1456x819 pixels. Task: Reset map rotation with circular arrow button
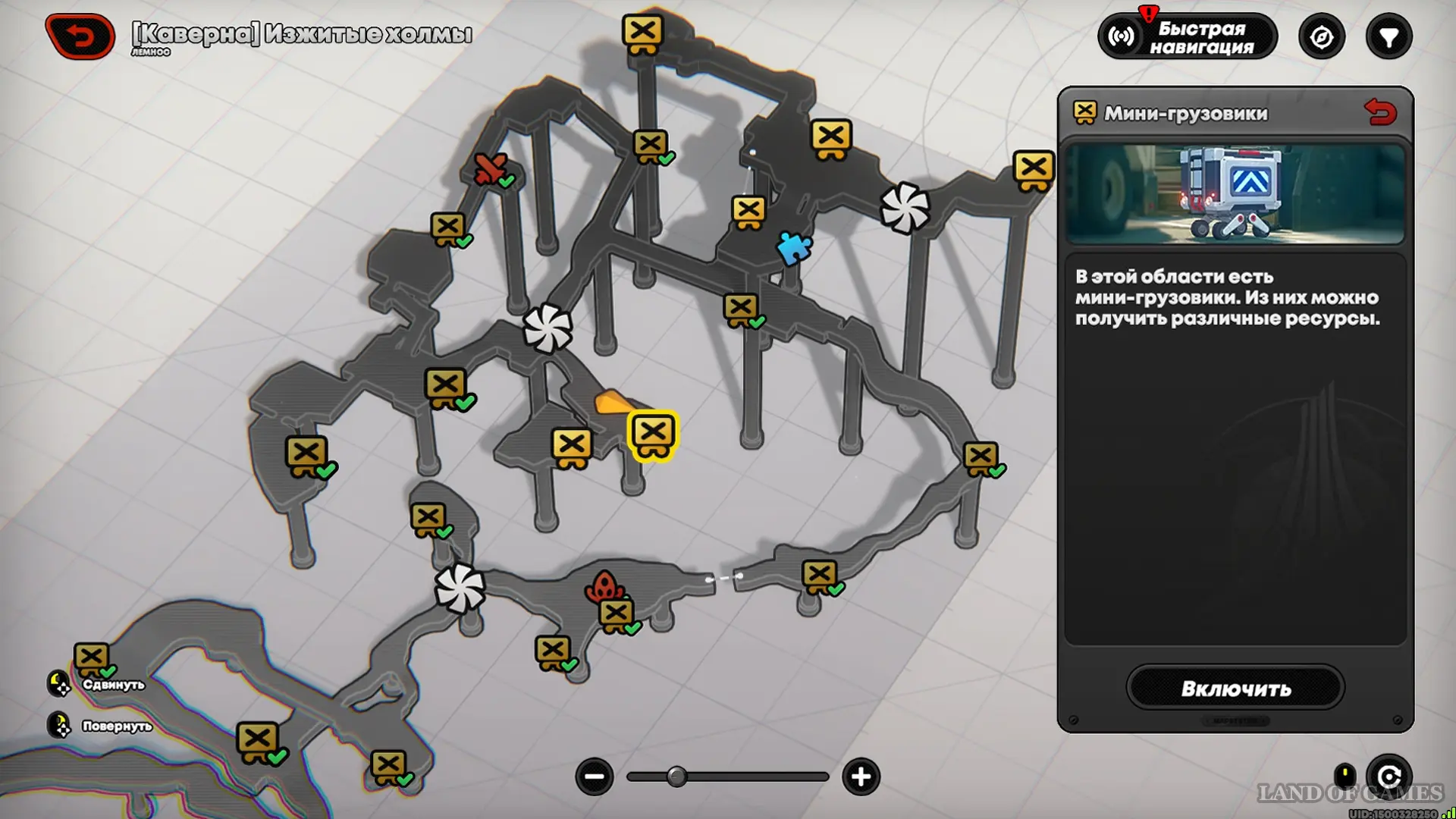(1389, 777)
